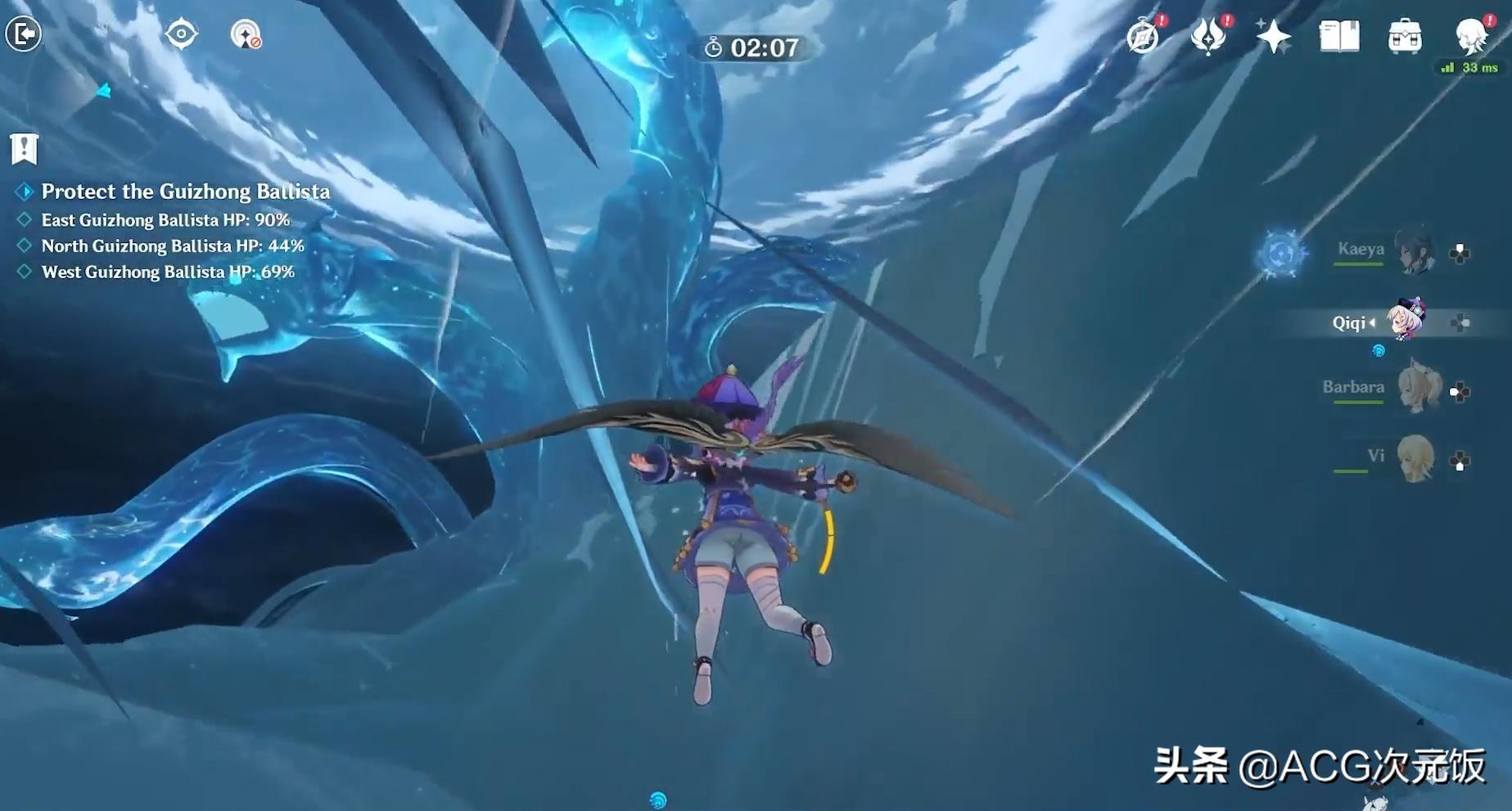Open the Wish four-pointed star icon
Viewport: 1512px width, 811px height.
pyautogui.click(x=1274, y=37)
